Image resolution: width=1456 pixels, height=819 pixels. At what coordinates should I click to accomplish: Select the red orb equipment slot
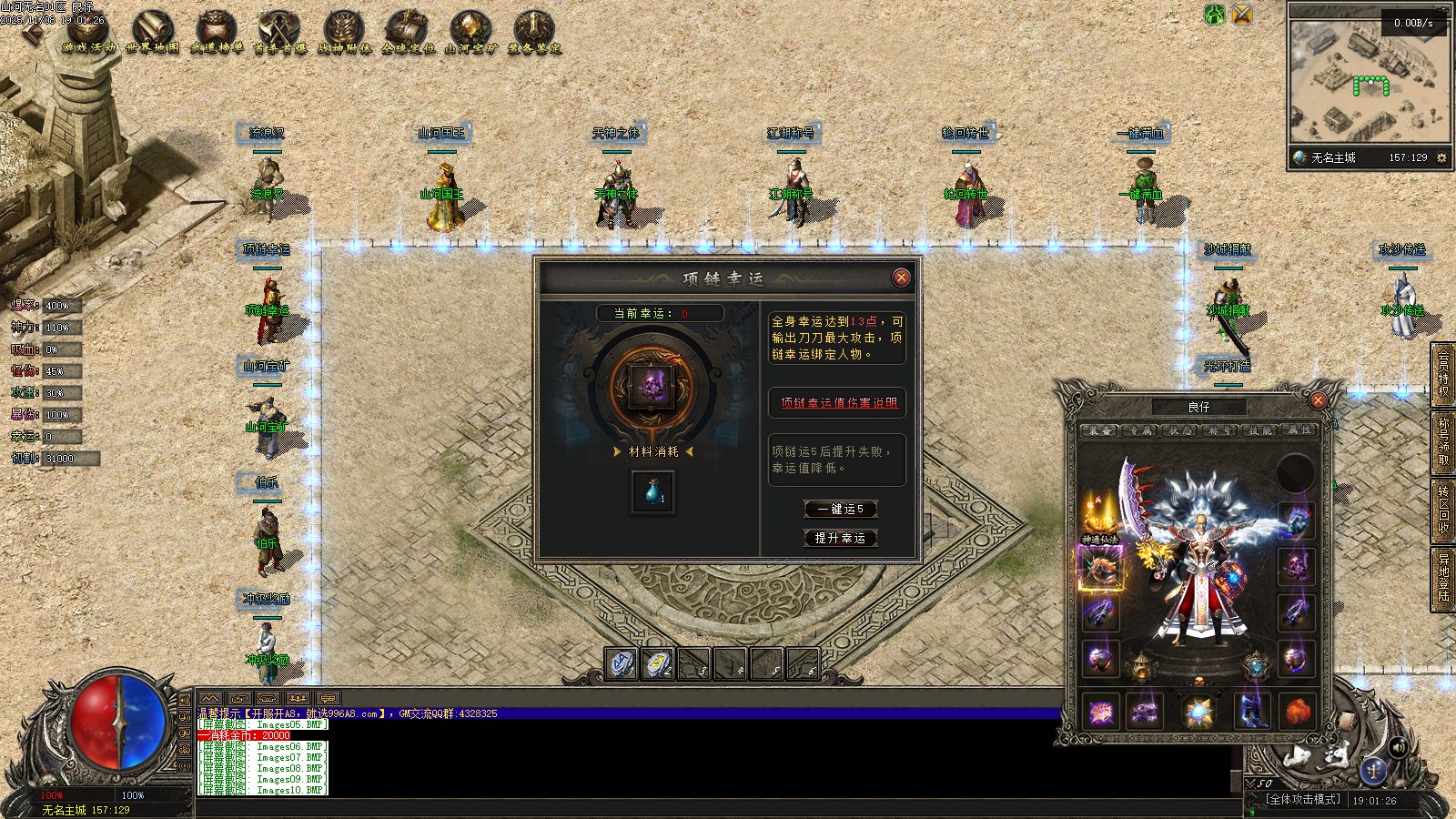1297,711
